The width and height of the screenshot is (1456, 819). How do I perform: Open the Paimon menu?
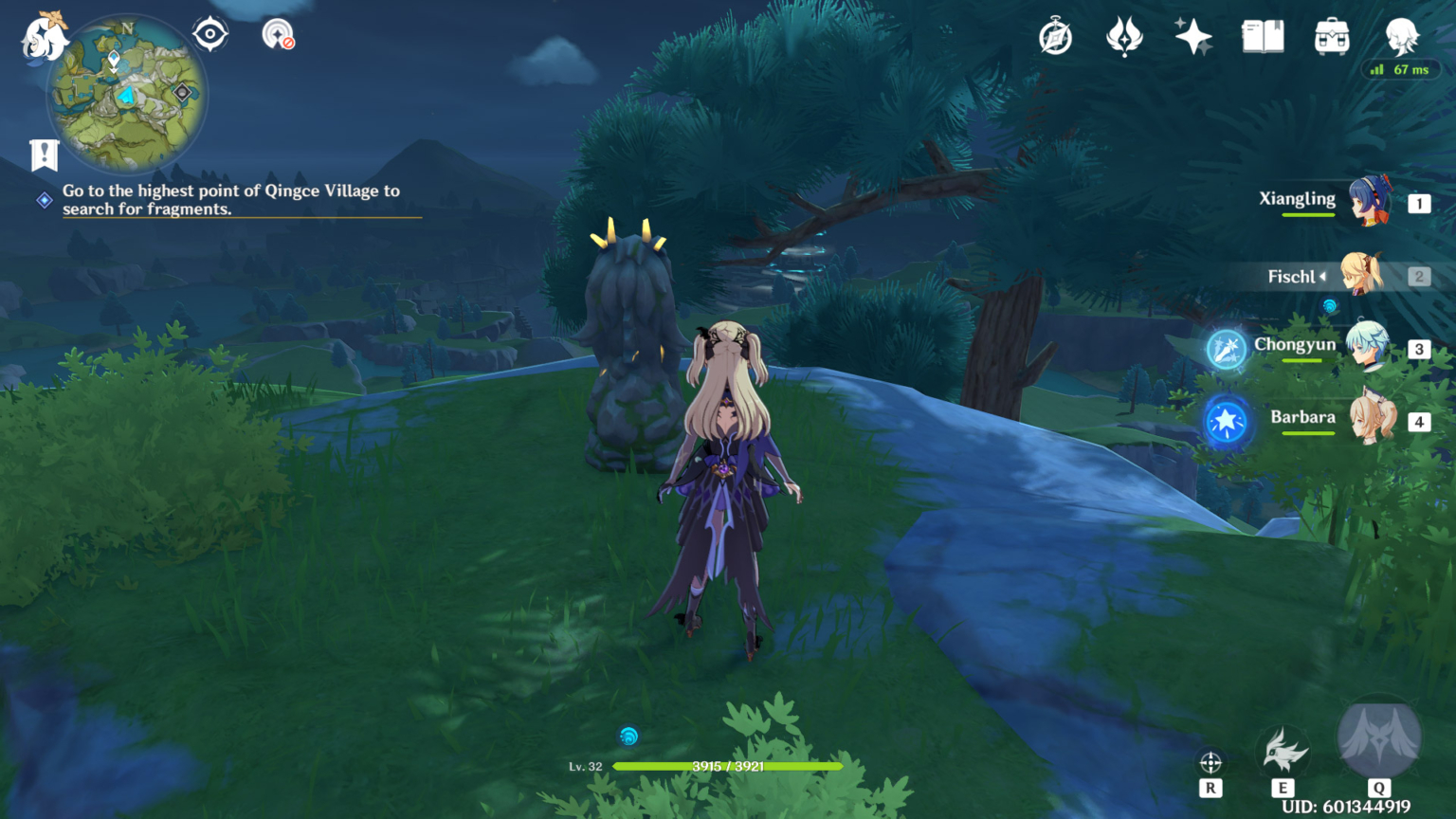click(44, 38)
